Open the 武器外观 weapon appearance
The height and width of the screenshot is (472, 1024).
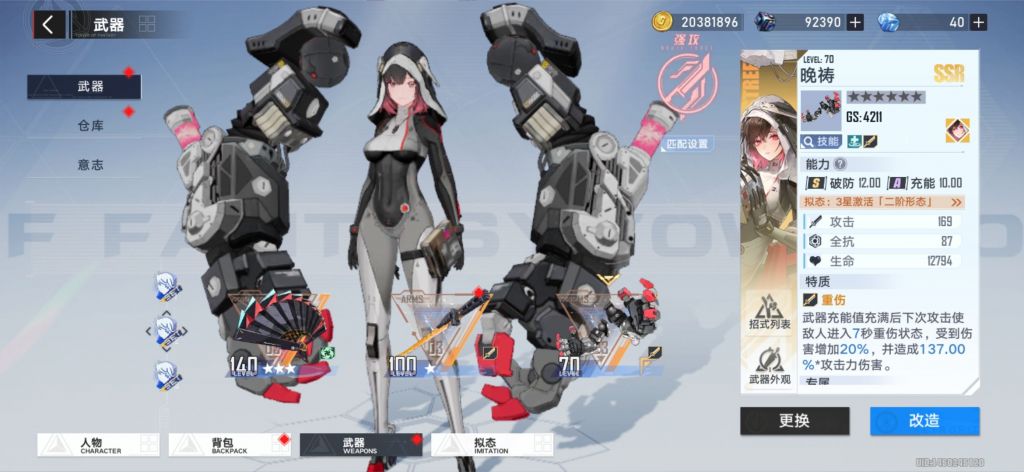click(x=770, y=367)
